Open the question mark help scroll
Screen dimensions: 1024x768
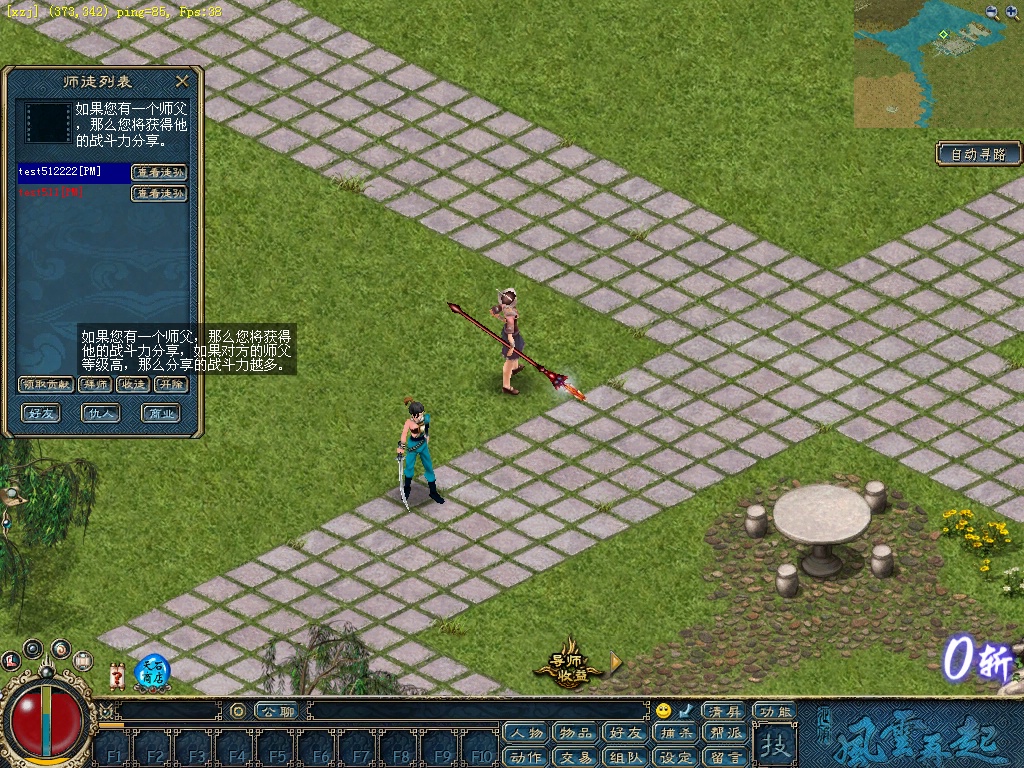click(x=117, y=677)
